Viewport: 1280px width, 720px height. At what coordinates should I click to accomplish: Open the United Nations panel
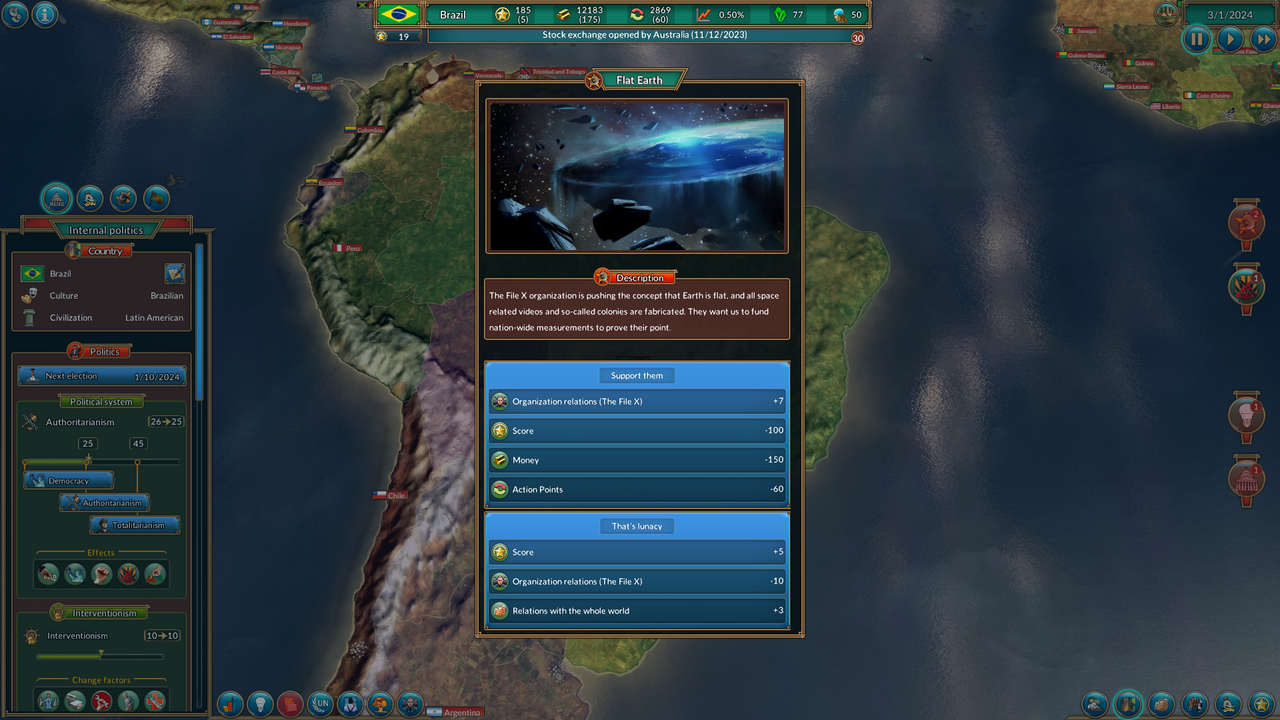[321, 704]
